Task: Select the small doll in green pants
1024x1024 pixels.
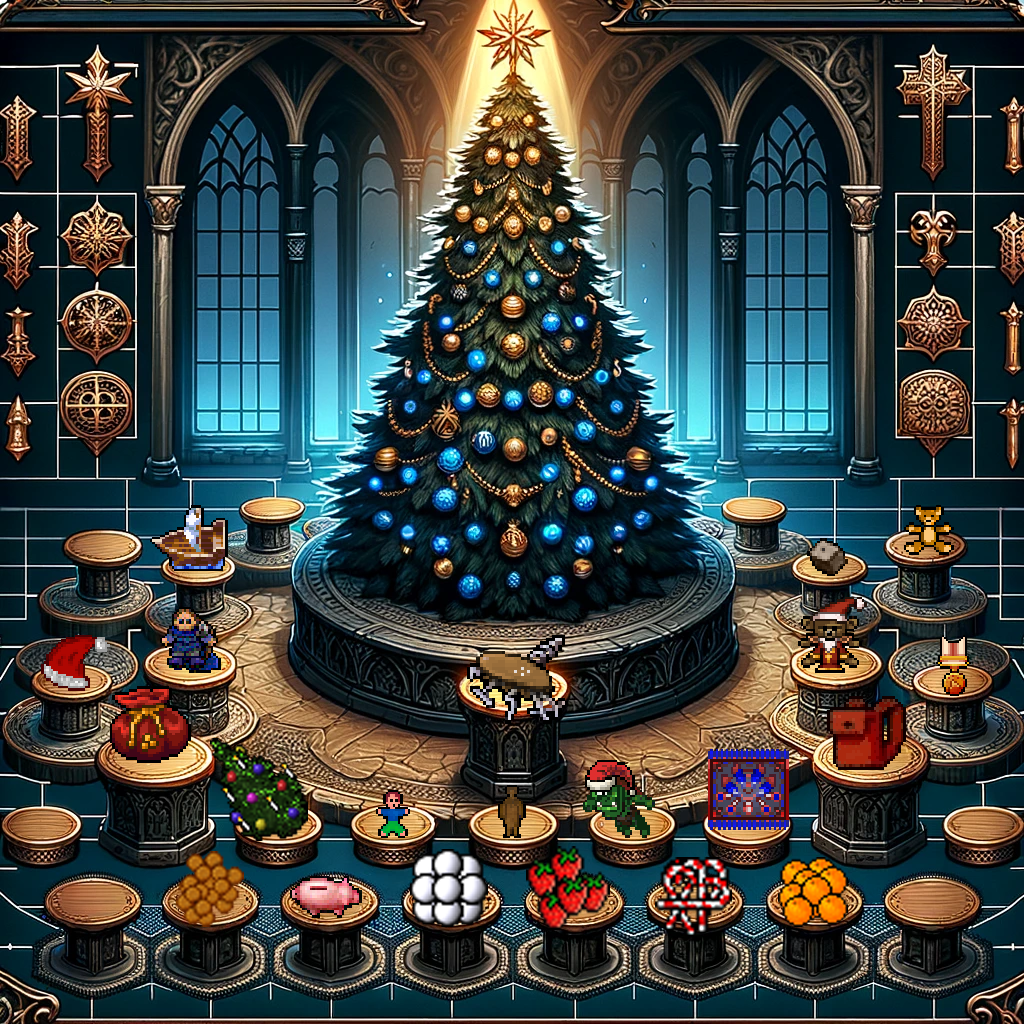Action: [392, 813]
